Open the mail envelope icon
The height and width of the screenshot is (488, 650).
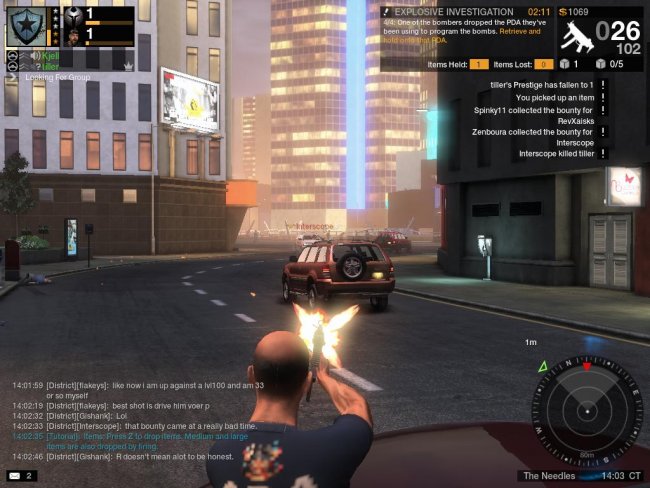click(x=15, y=475)
